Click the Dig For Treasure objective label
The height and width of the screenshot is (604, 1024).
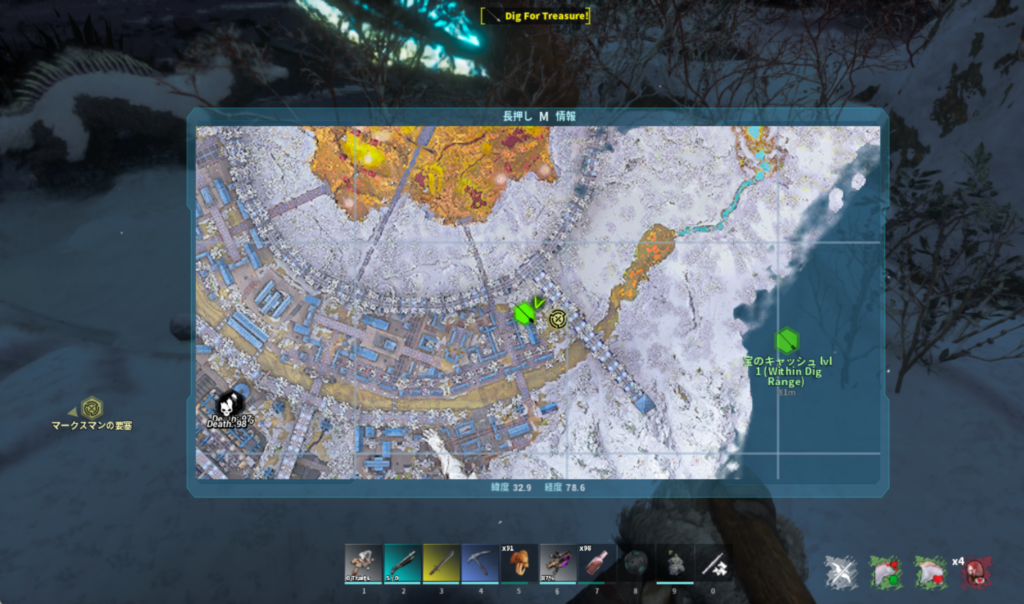click(535, 15)
